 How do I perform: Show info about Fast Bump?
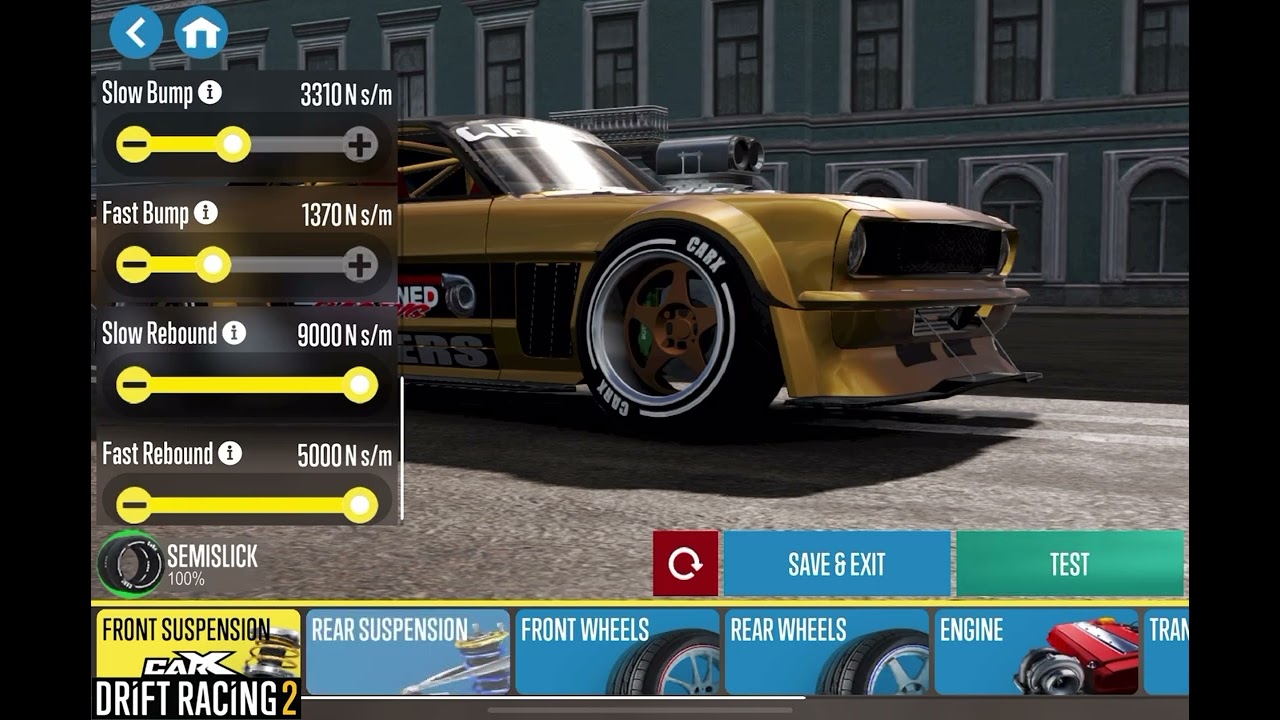(x=205, y=213)
